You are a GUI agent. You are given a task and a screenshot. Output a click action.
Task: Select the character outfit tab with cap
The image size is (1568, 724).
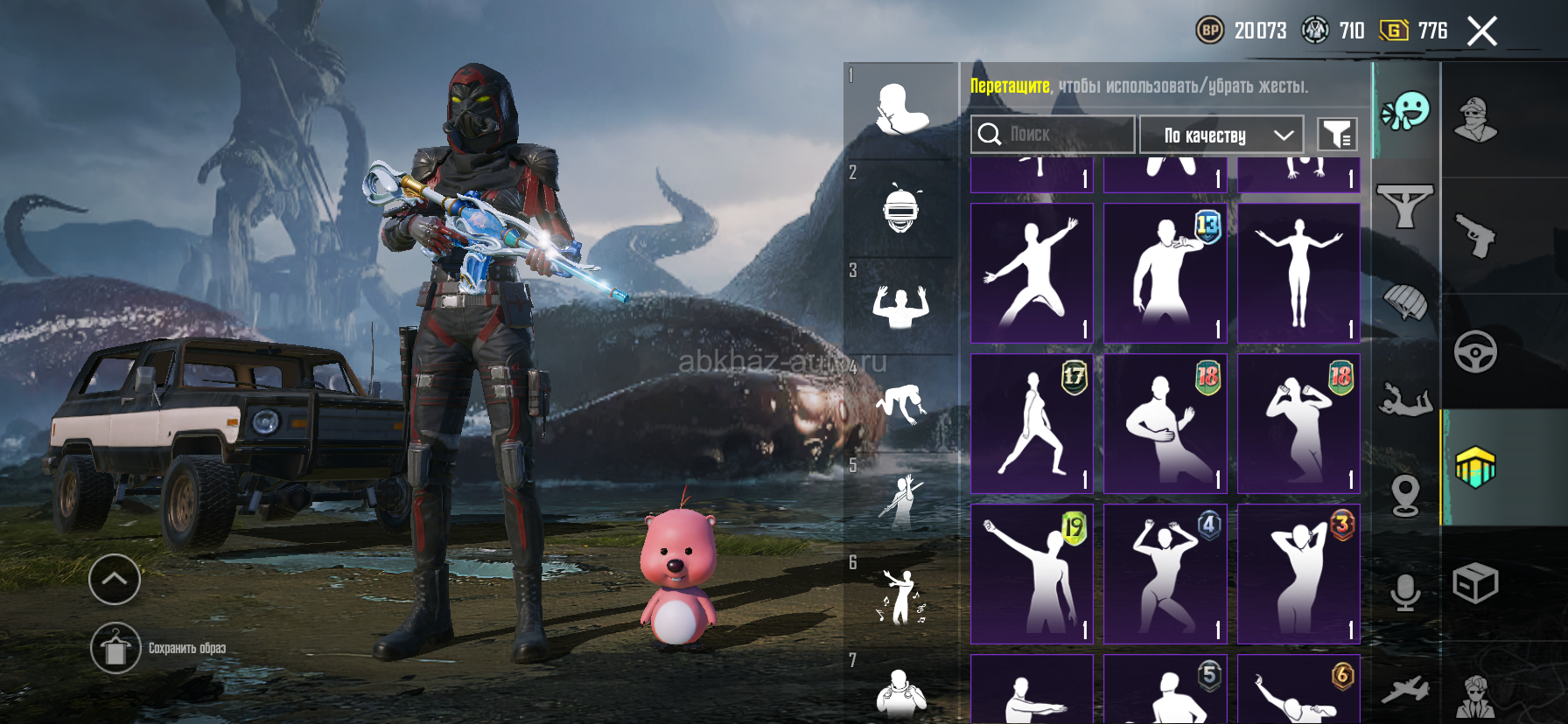1476,119
